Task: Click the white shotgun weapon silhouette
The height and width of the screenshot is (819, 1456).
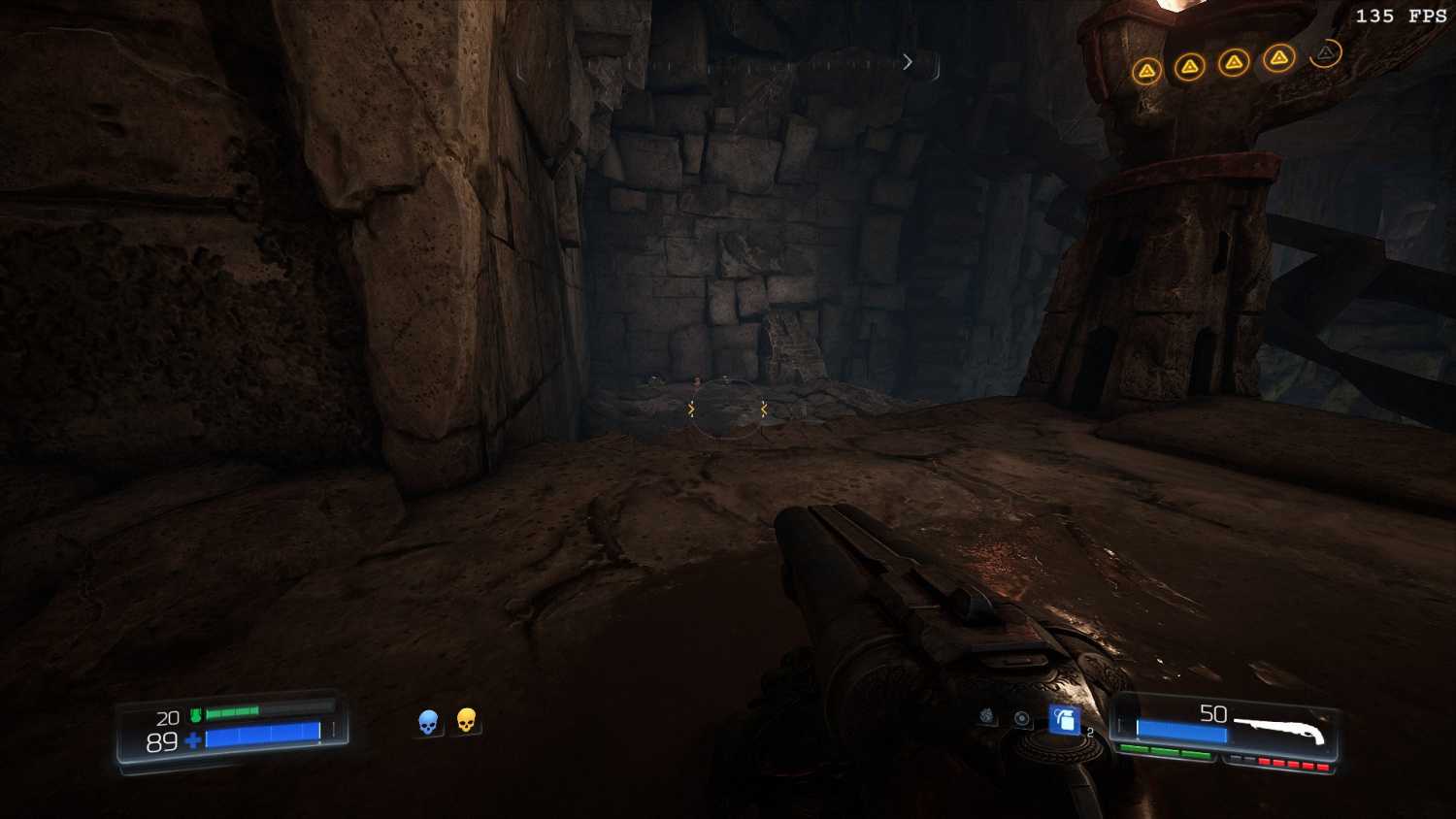Action: pos(1278,732)
